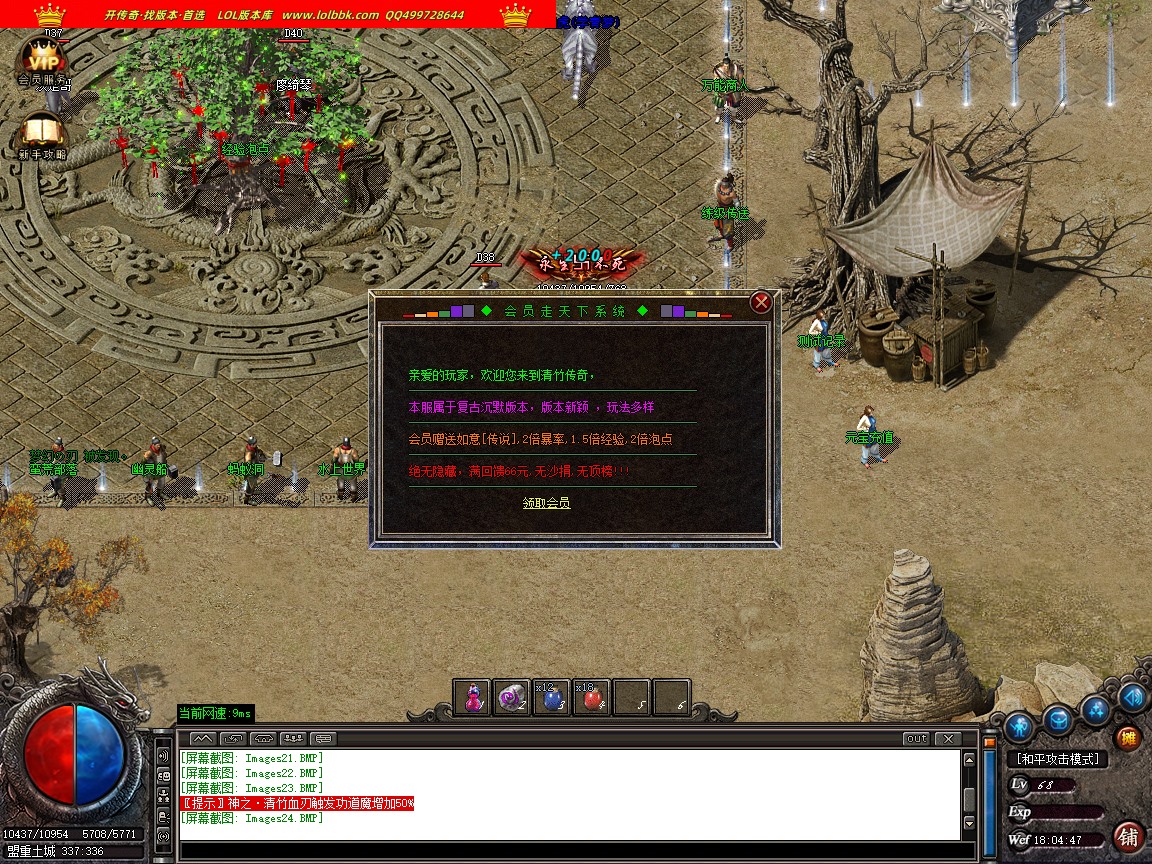1152x864 pixels.
Task: Open the bag inventory icon
Action: pyautogui.click(x=1059, y=719)
